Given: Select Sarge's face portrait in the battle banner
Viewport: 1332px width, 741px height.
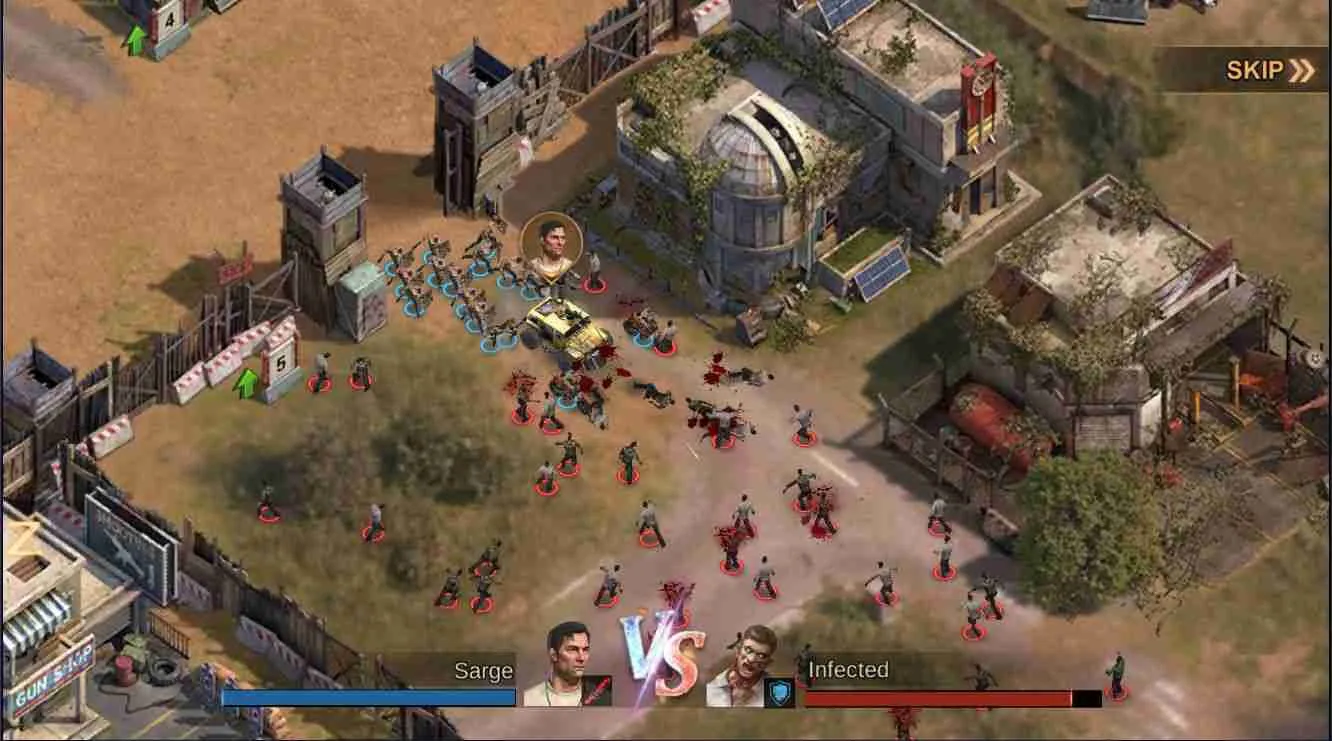Looking at the screenshot, I should (x=566, y=657).
